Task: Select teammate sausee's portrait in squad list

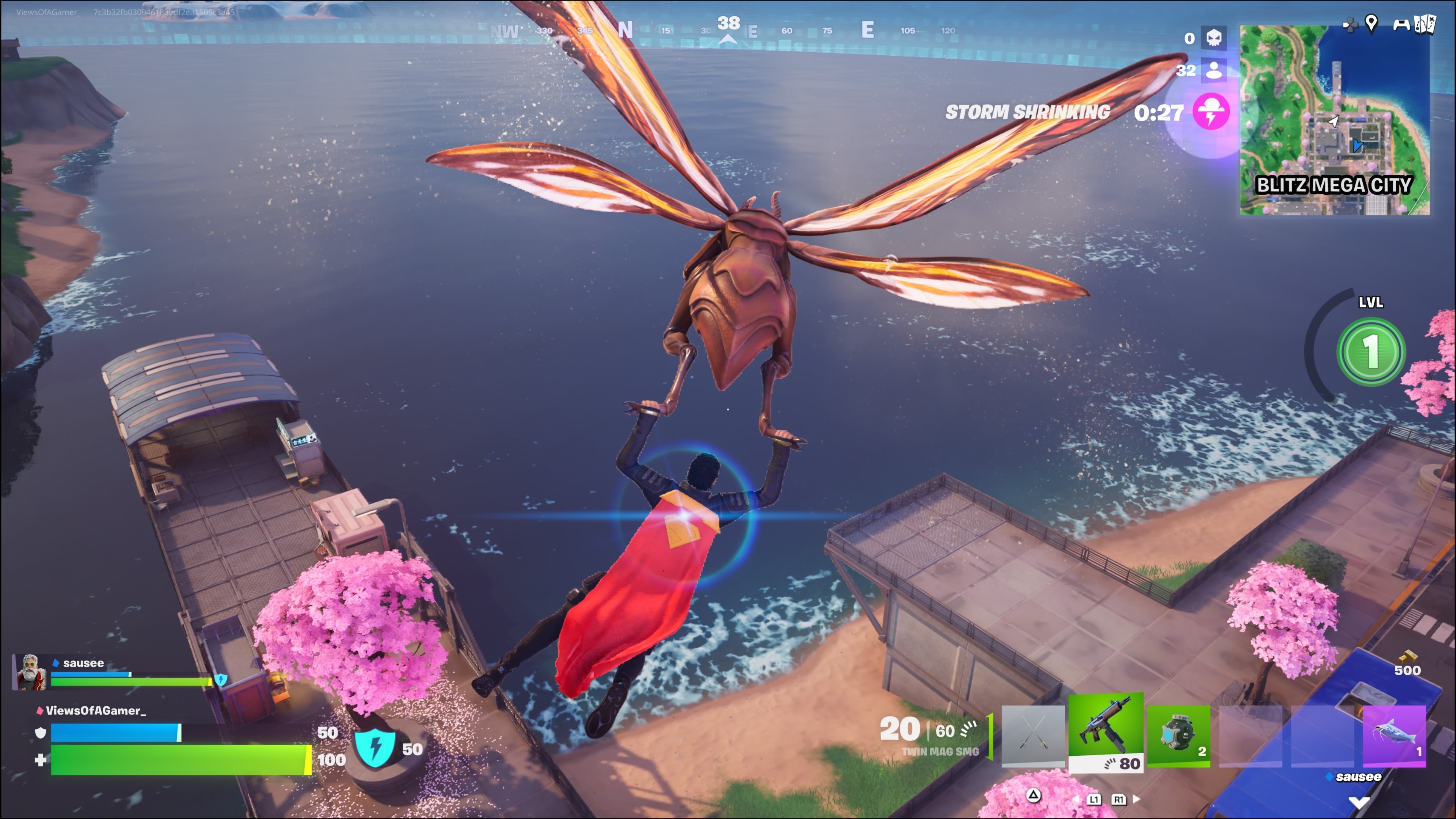Action: click(30, 672)
